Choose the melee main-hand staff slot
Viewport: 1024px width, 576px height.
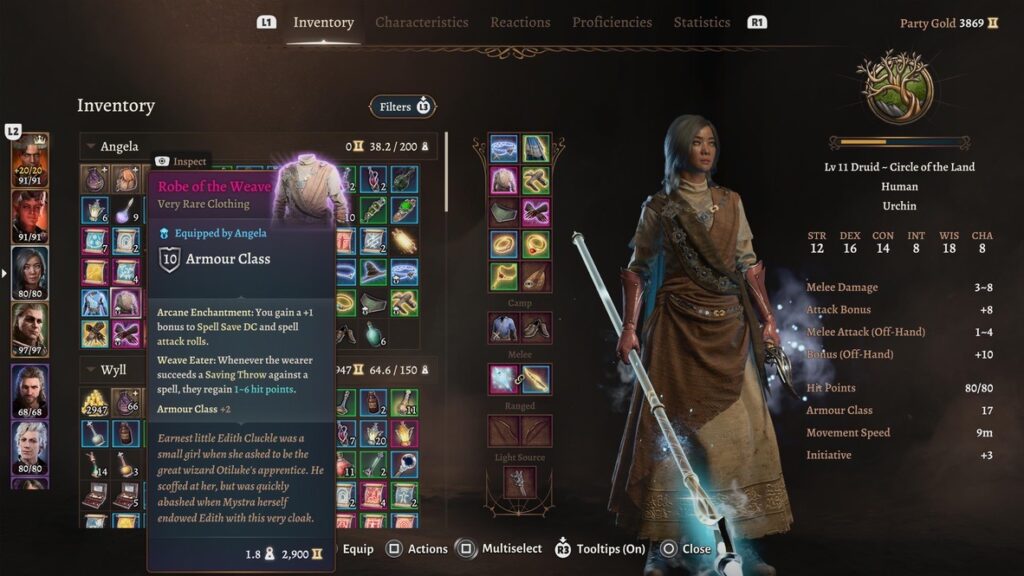pos(504,379)
